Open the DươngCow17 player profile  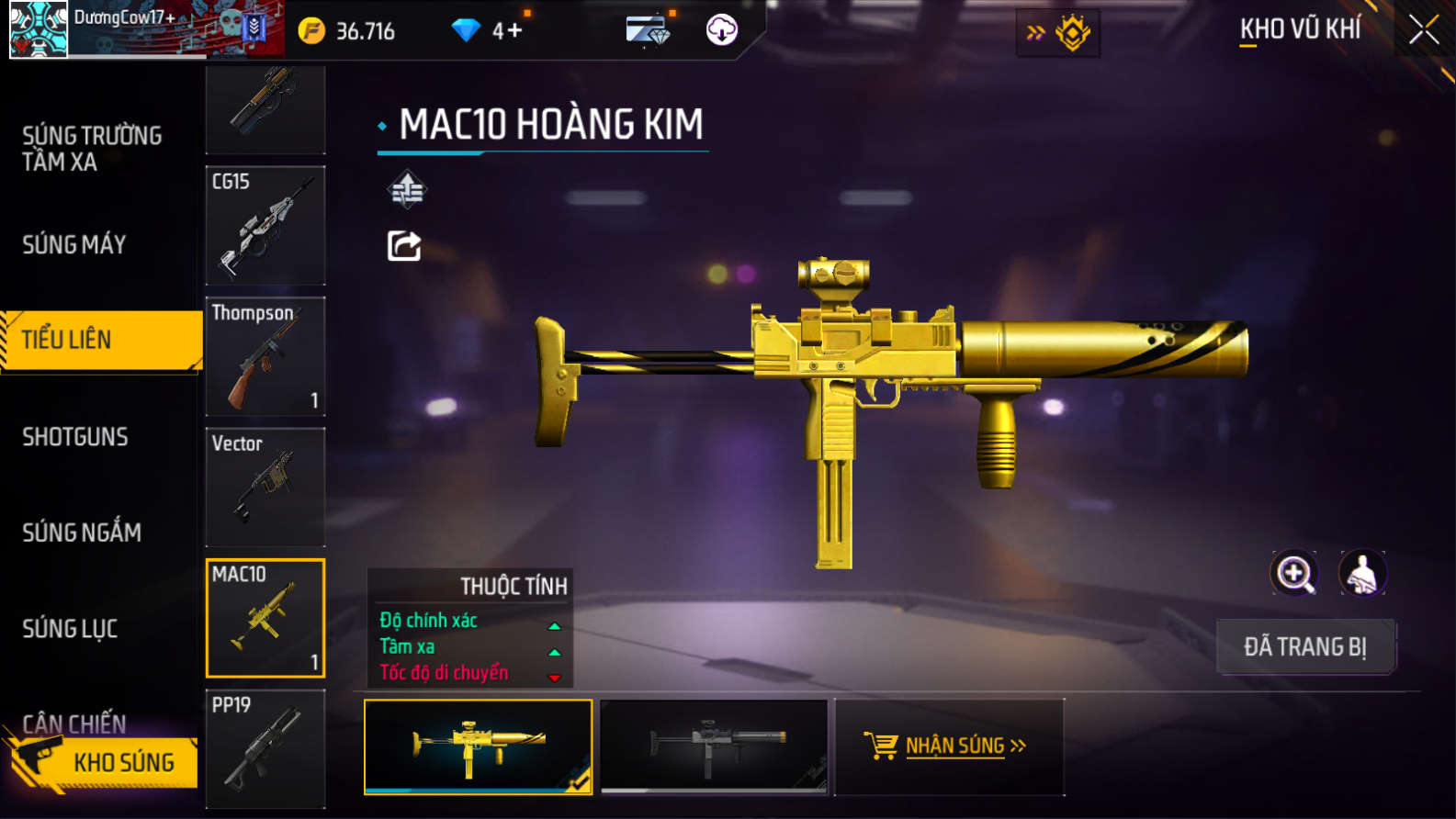pos(39,29)
